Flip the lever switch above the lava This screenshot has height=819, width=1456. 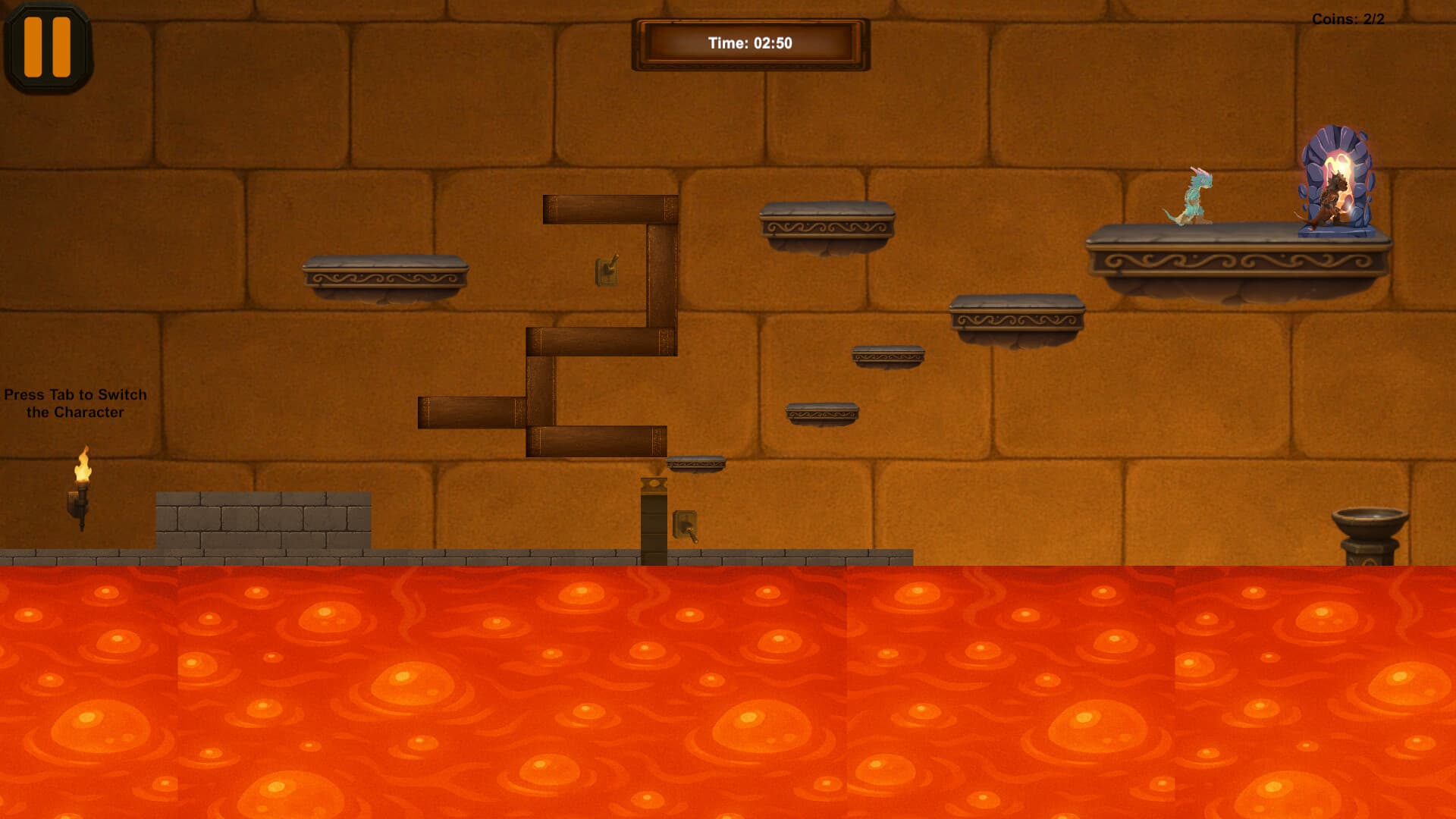(x=685, y=526)
